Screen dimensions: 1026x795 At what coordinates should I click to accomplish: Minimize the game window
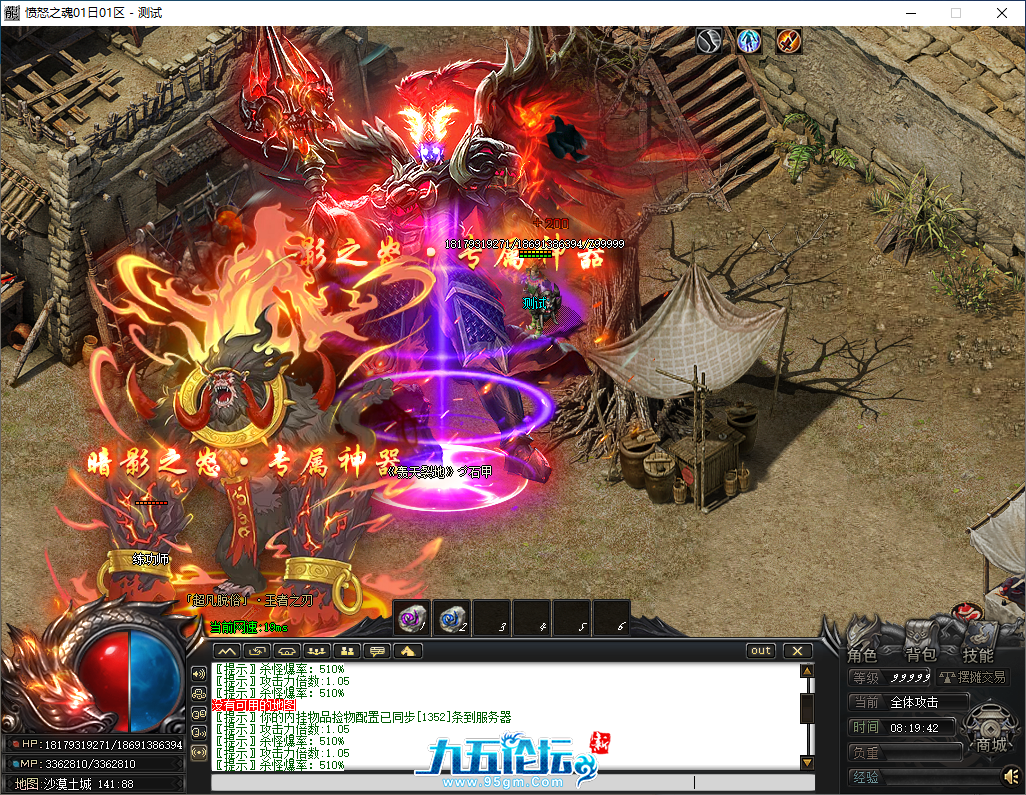coord(910,13)
